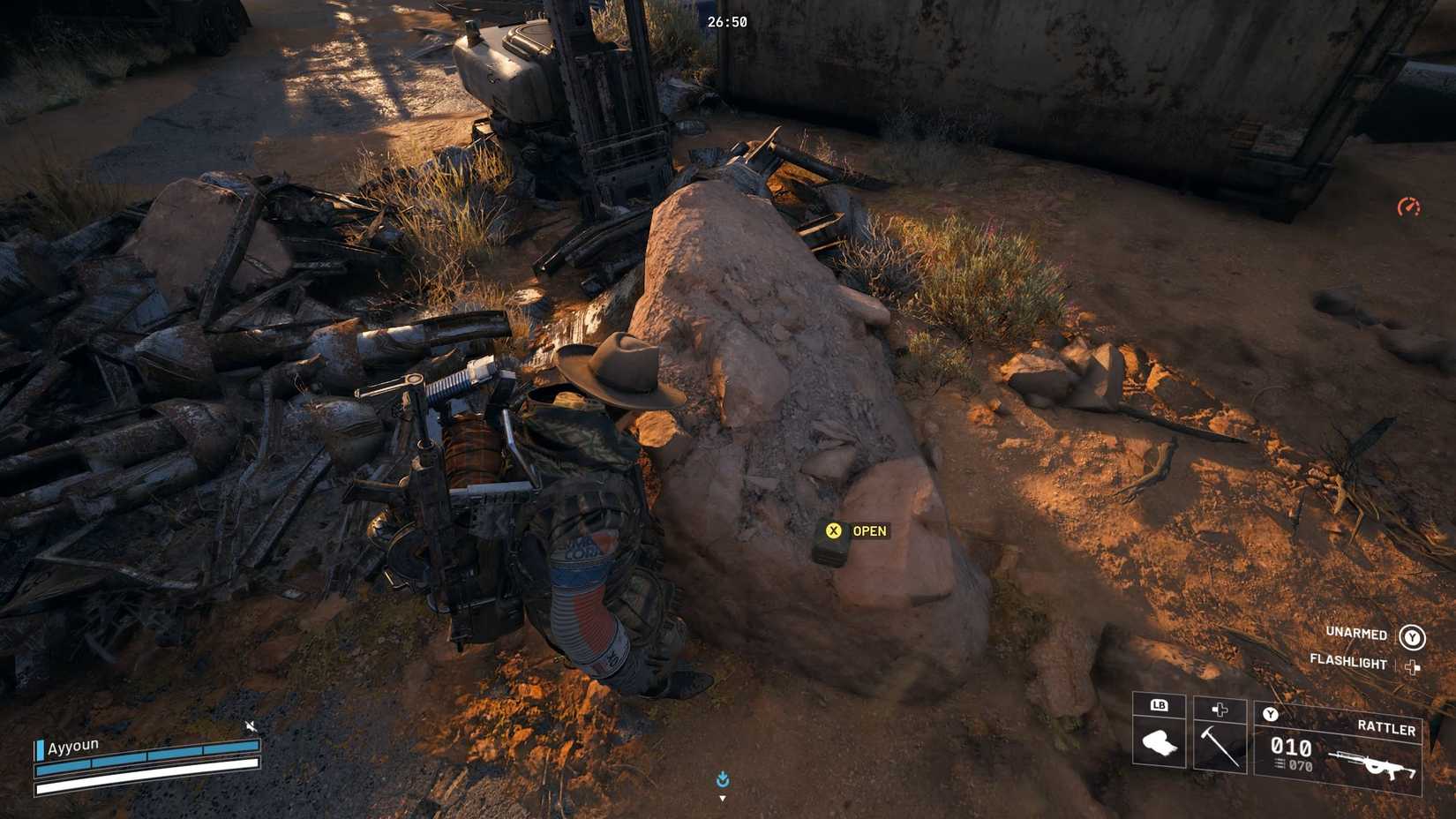Click the LB button prompt icon
1456x819 pixels.
1160,706
